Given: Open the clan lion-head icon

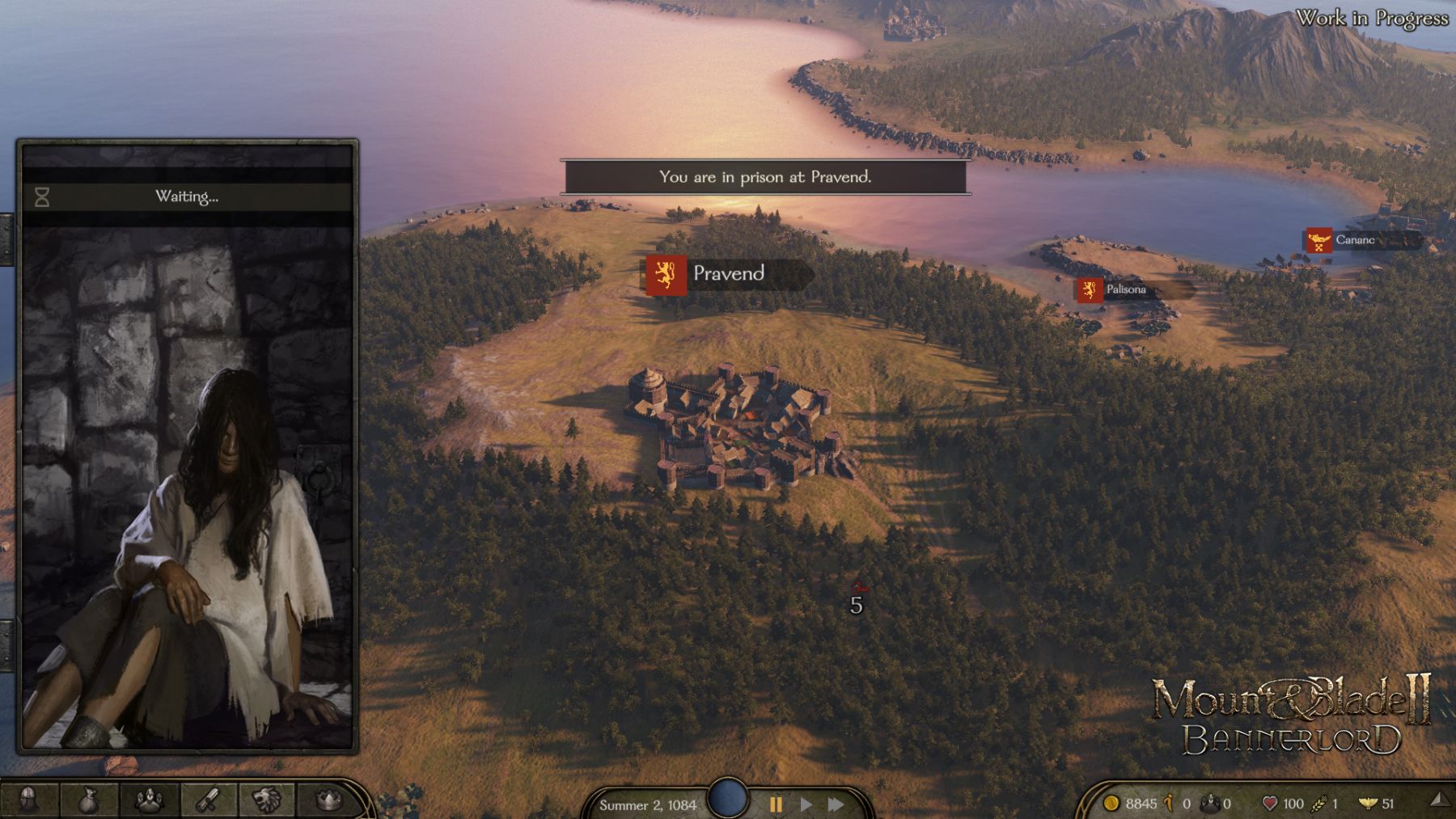Looking at the screenshot, I should point(268,800).
